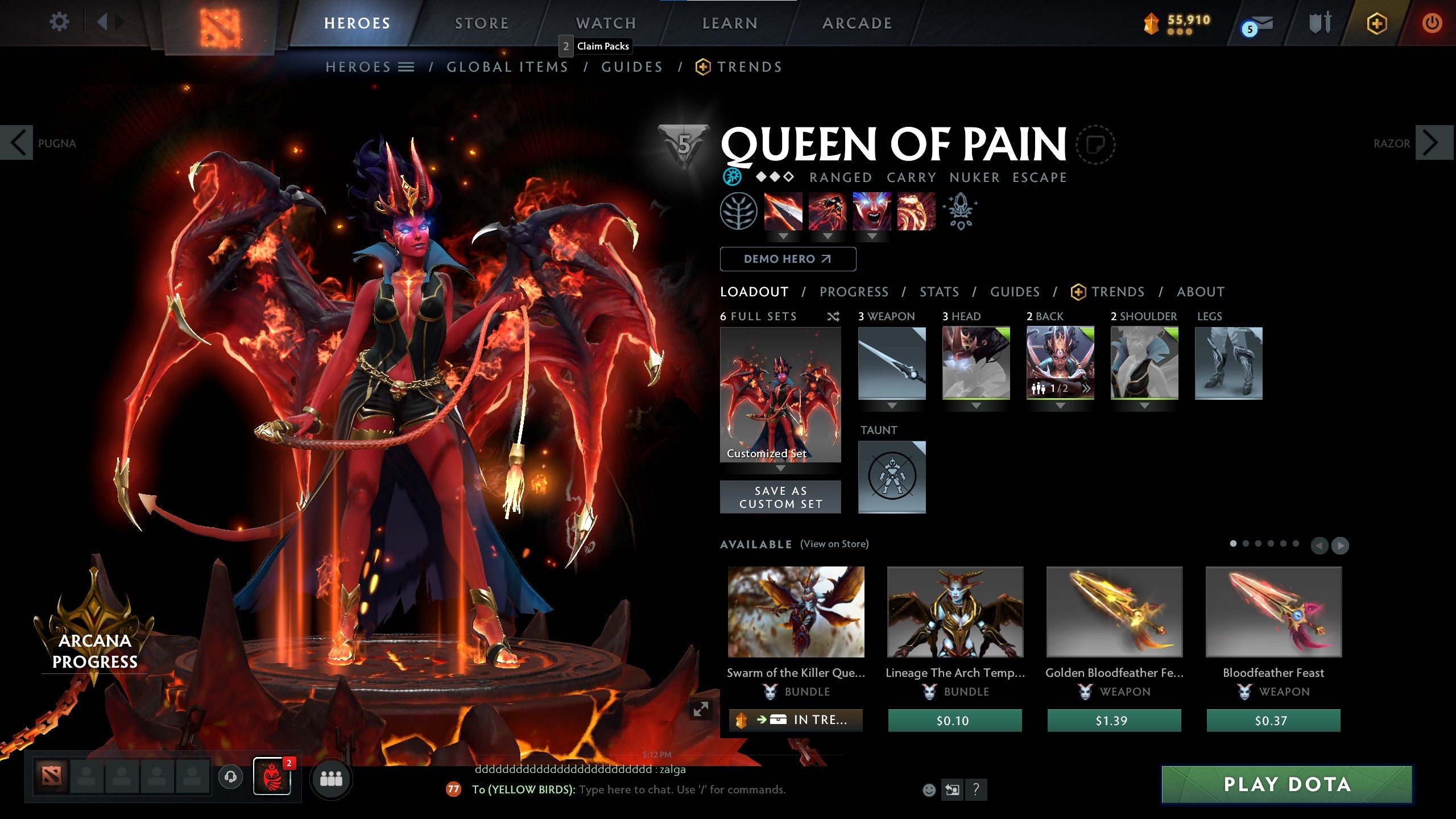1456x819 pixels.
Task: Open the settings gear menu
Action: tap(59, 23)
